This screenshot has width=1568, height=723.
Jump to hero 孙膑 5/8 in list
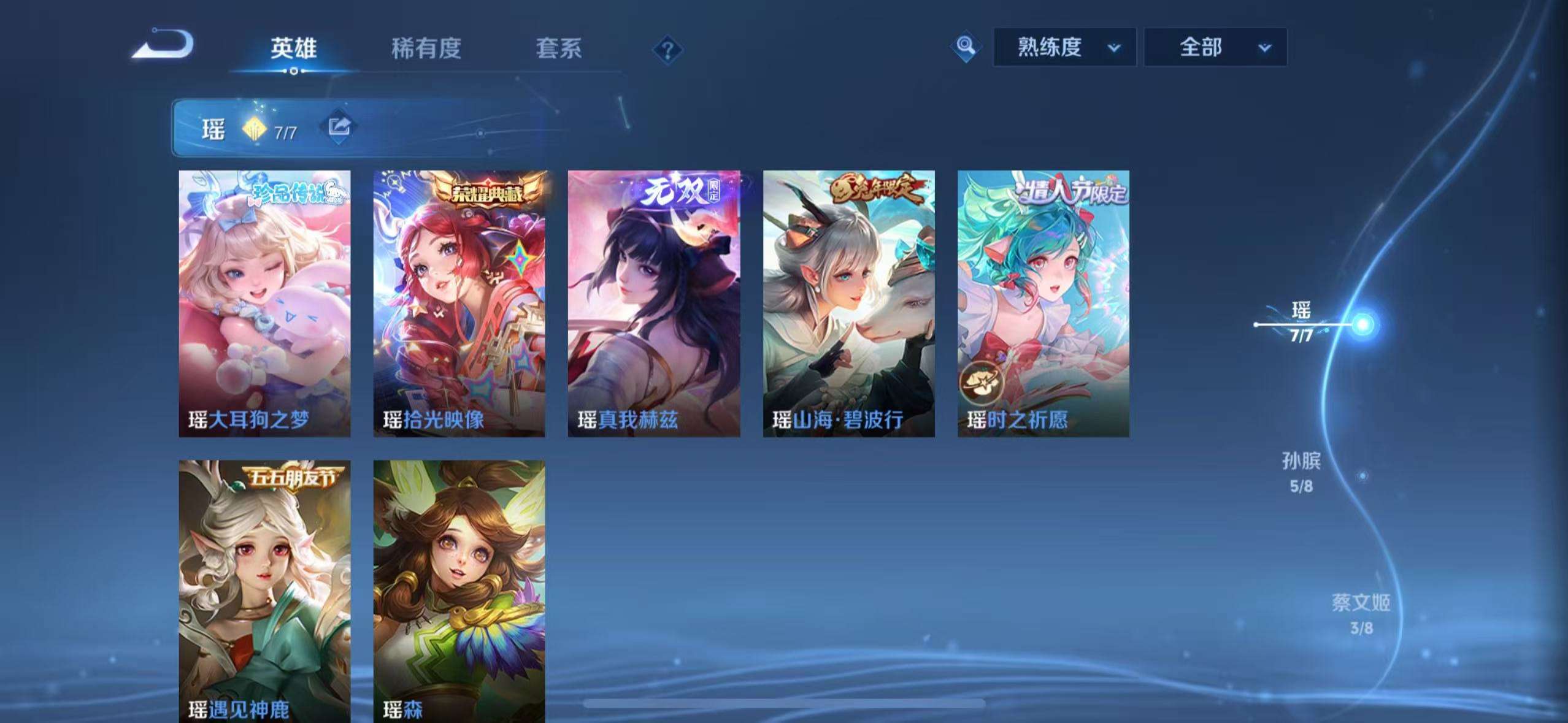(x=1301, y=473)
